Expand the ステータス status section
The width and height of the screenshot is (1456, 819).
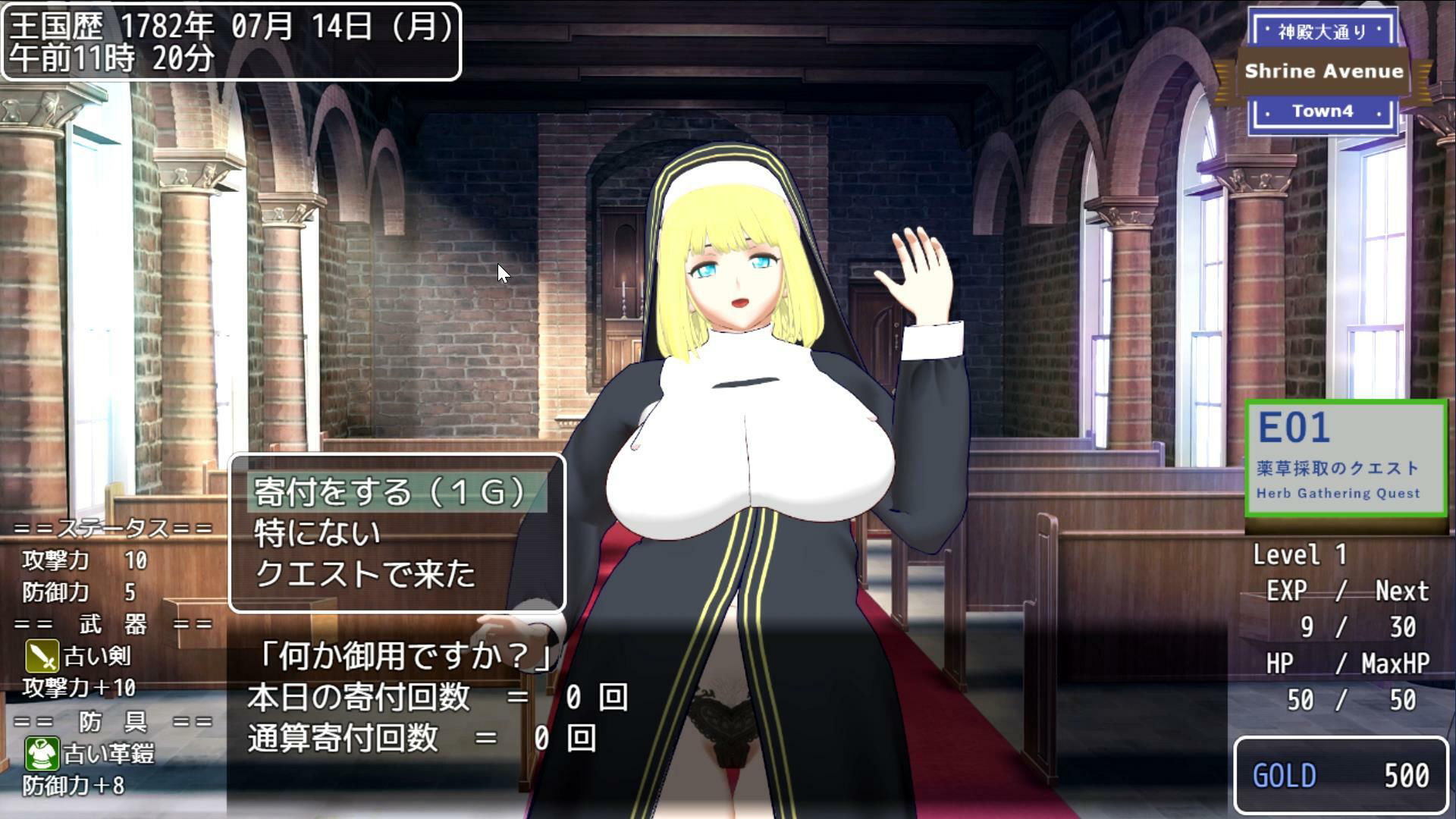[x=114, y=528]
